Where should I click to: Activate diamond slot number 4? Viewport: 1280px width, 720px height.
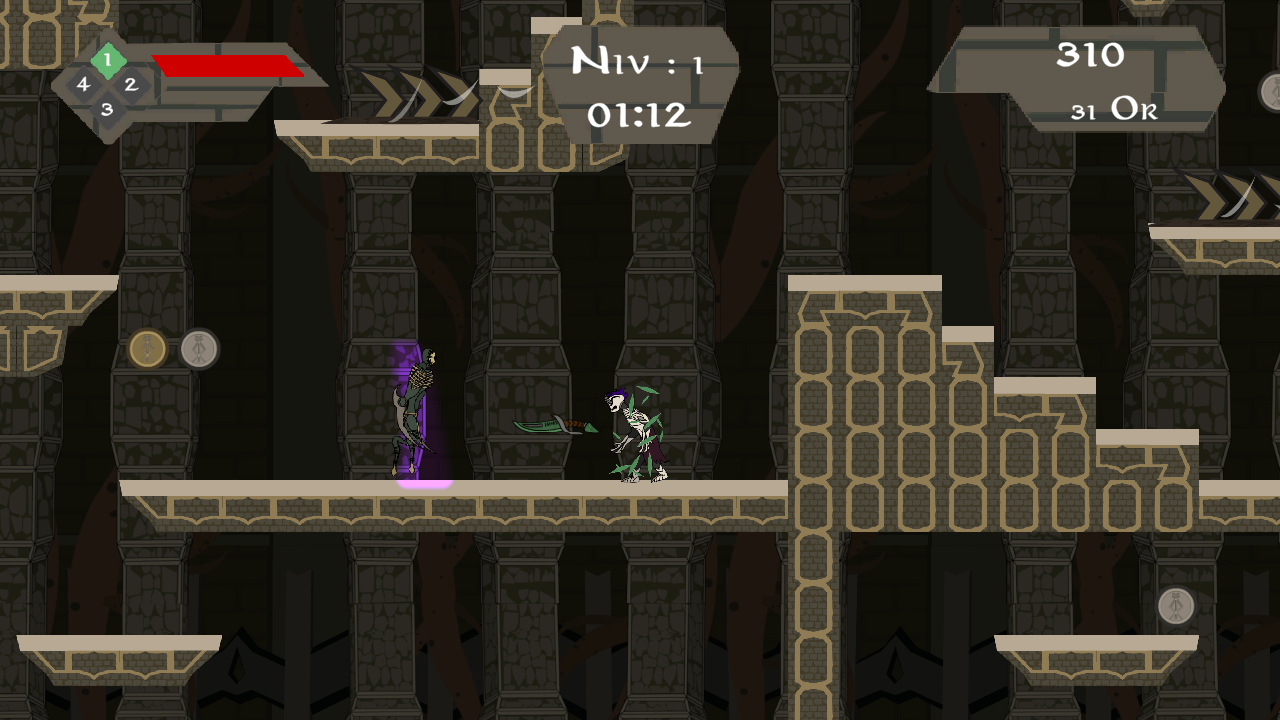click(83, 85)
